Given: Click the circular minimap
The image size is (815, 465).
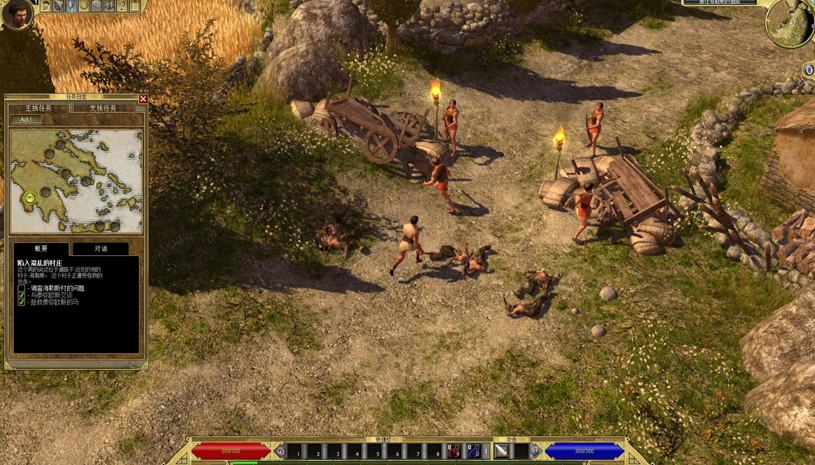Looking at the screenshot, I should point(788,24).
